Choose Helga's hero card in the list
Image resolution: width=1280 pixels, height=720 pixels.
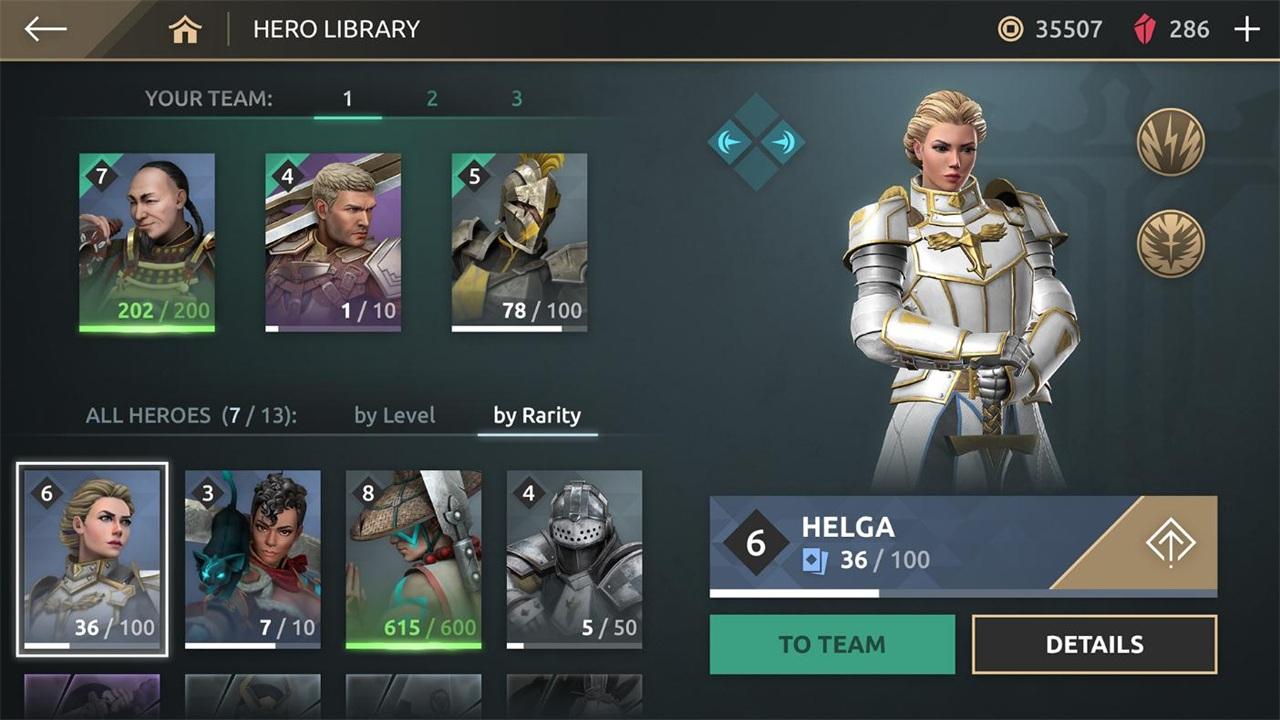pos(92,559)
